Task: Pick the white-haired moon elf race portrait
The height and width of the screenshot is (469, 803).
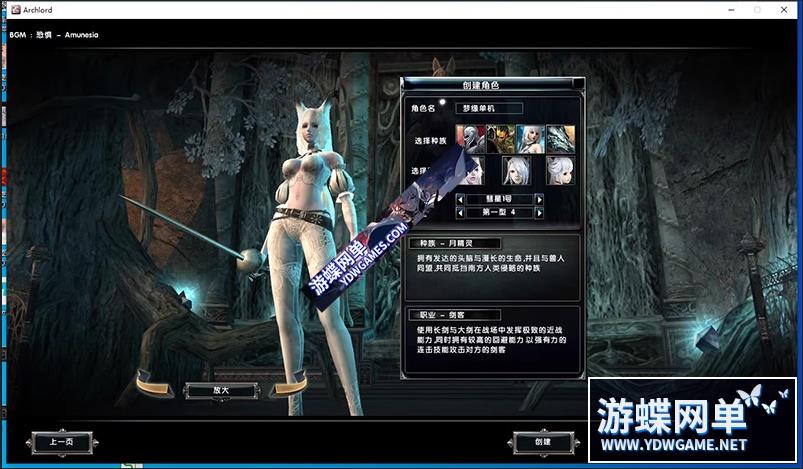Action: click(x=529, y=138)
